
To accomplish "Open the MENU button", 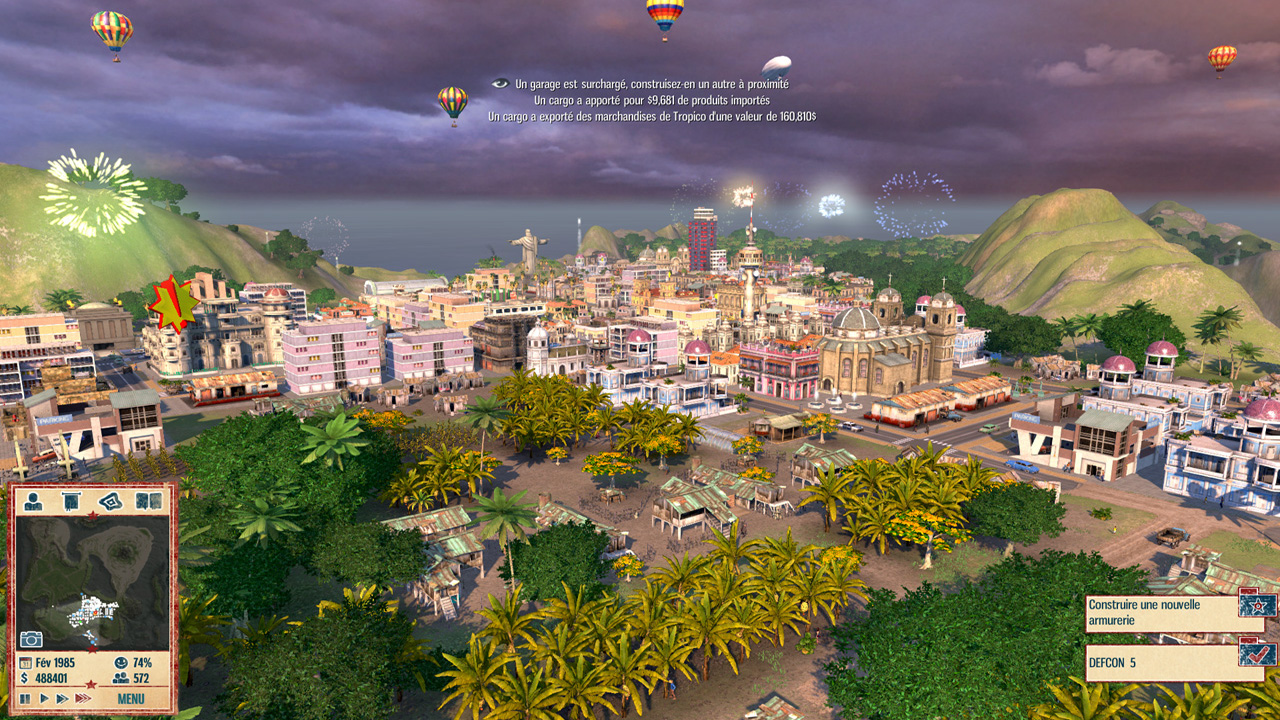I will (130, 698).
